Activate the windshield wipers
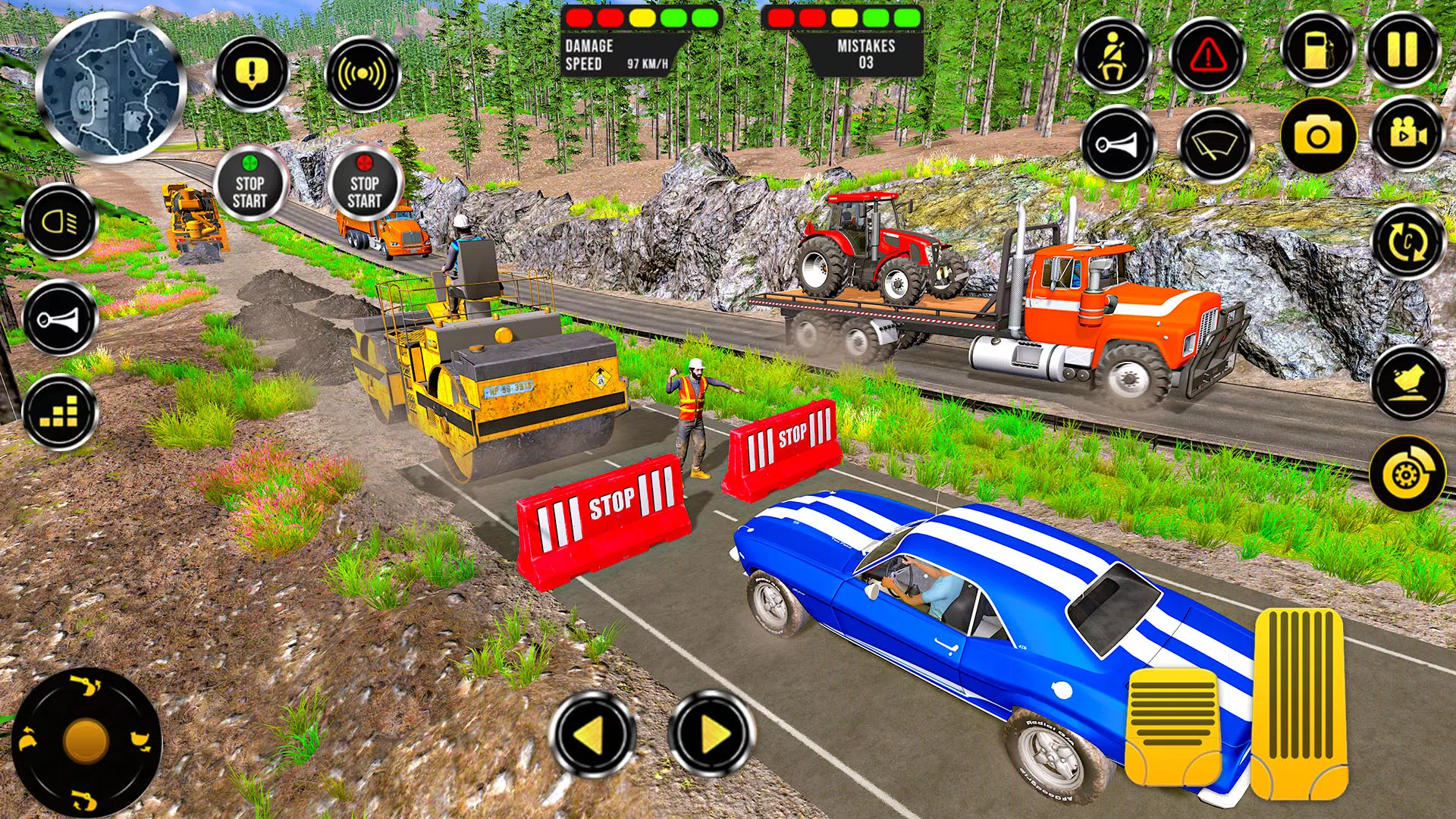Screen dimensions: 1456x819 (x=1215, y=146)
